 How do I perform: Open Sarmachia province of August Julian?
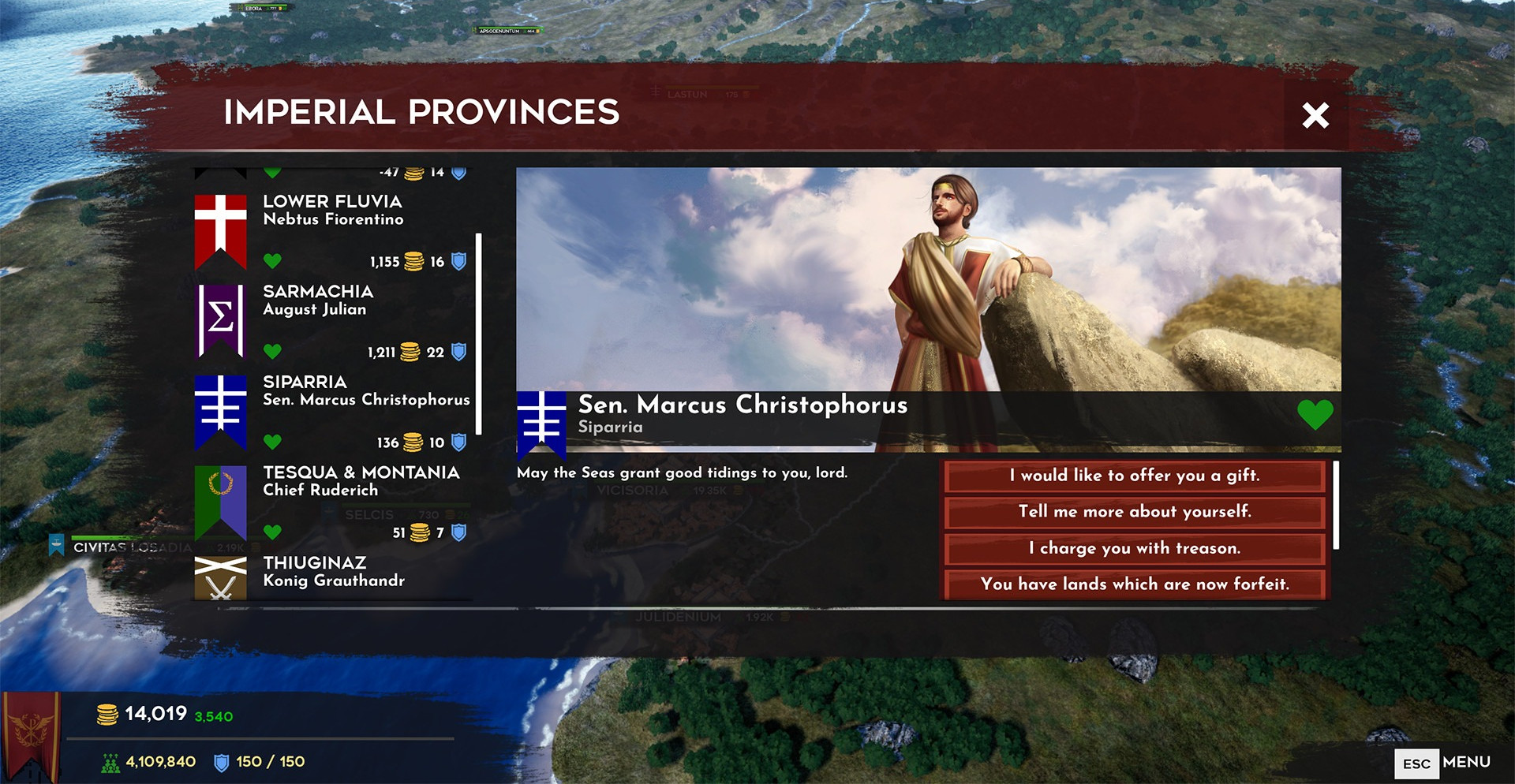coord(332,319)
